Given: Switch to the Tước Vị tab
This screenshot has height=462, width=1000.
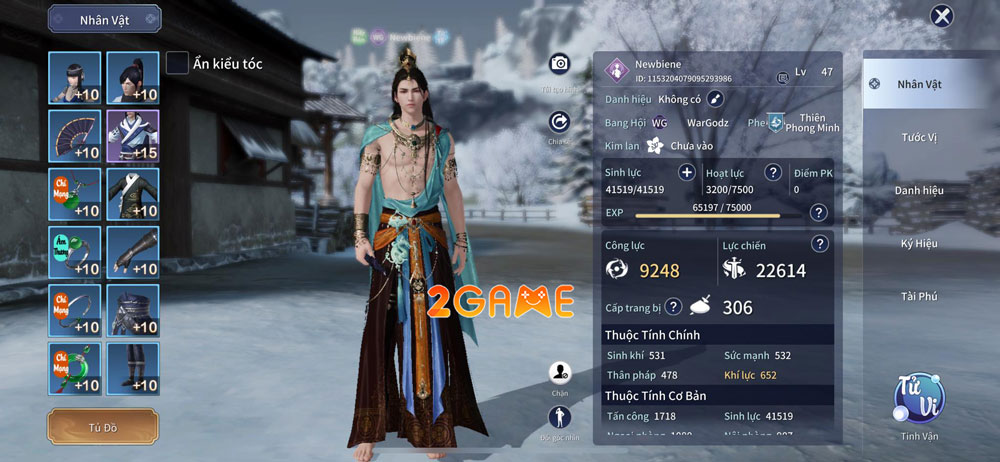Looking at the screenshot, I should [918, 136].
